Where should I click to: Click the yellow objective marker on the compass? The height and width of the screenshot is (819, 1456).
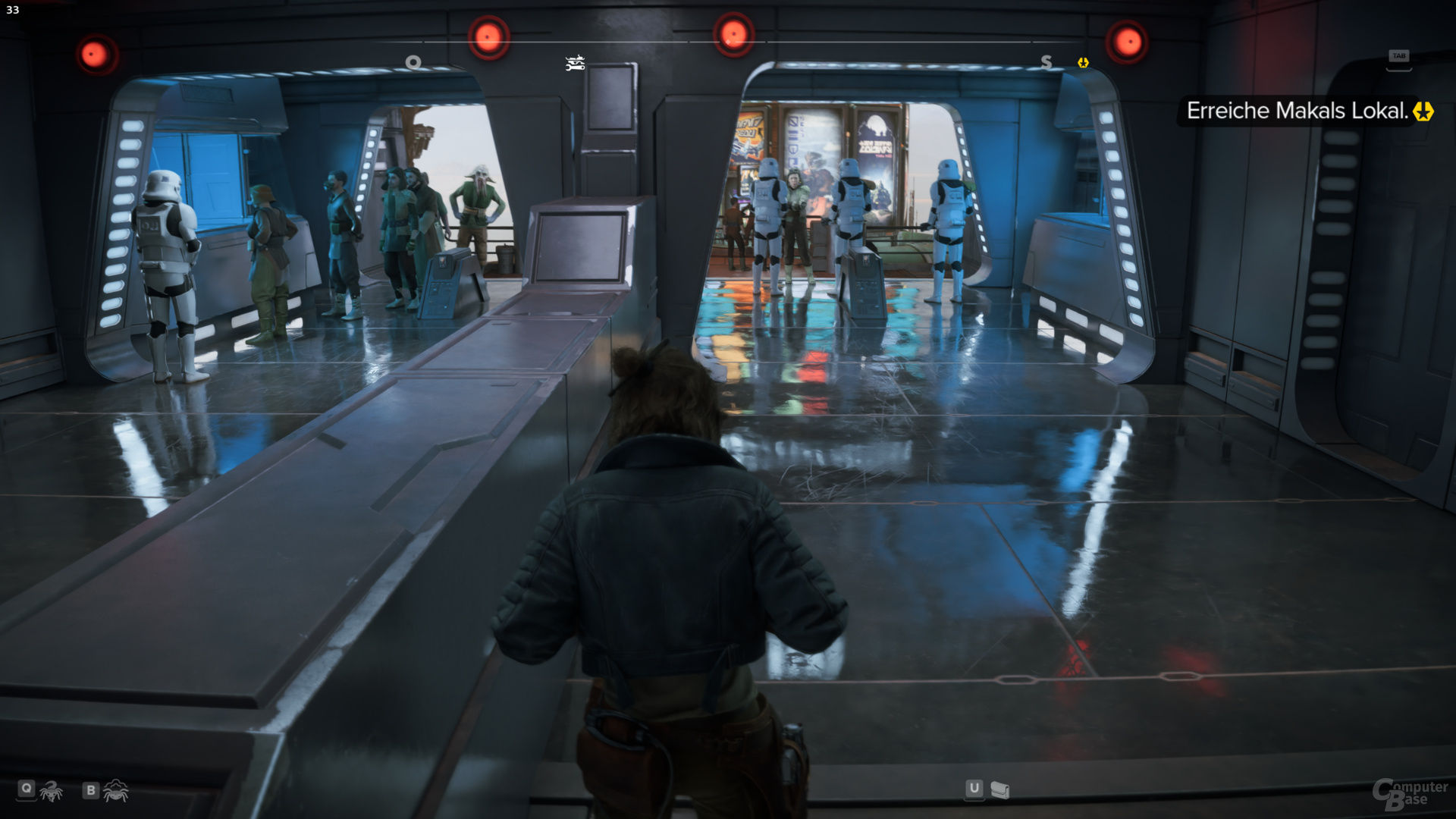pos(1082,64)
